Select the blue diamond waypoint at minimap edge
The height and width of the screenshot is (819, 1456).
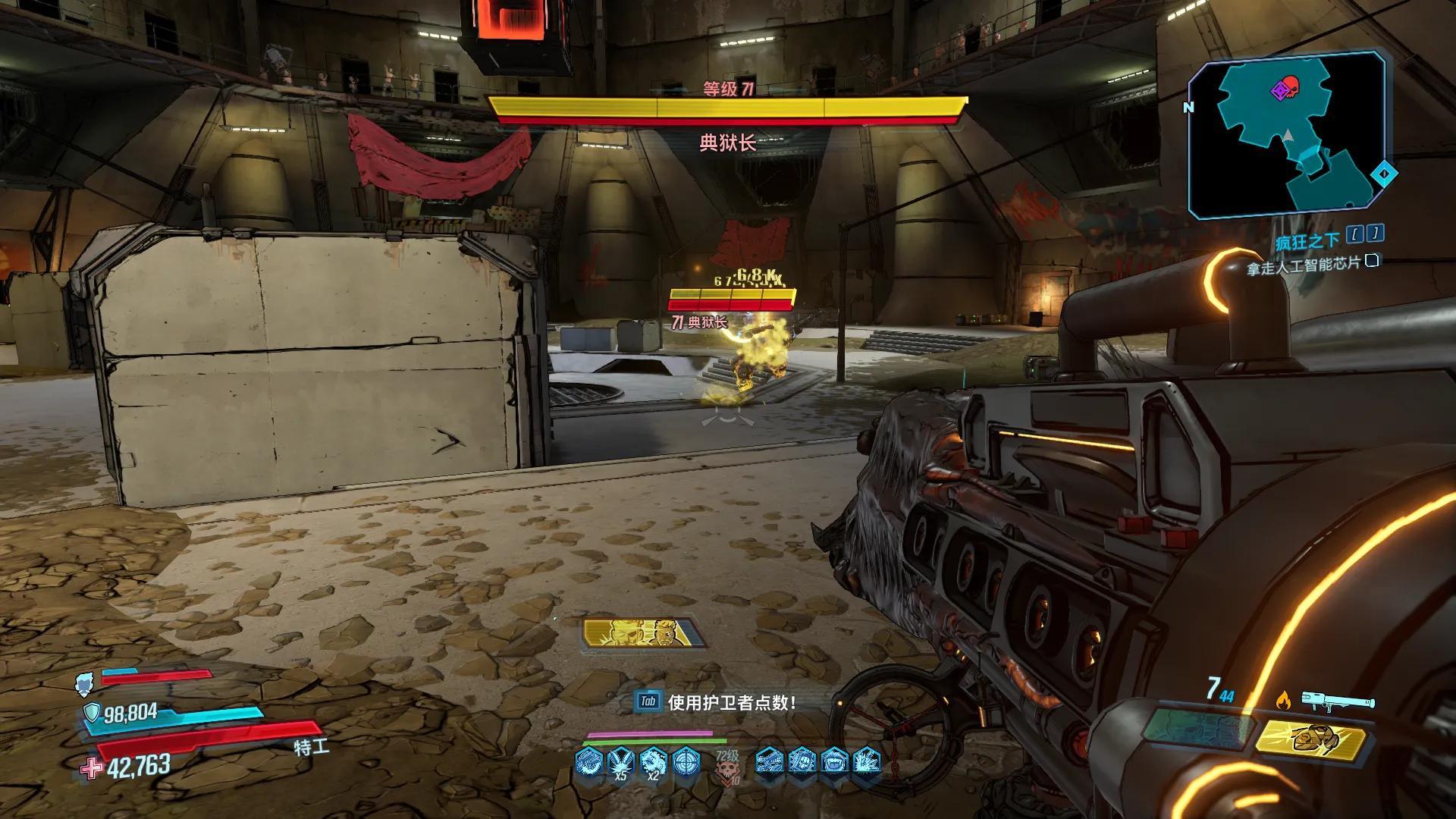[1384, 174]
